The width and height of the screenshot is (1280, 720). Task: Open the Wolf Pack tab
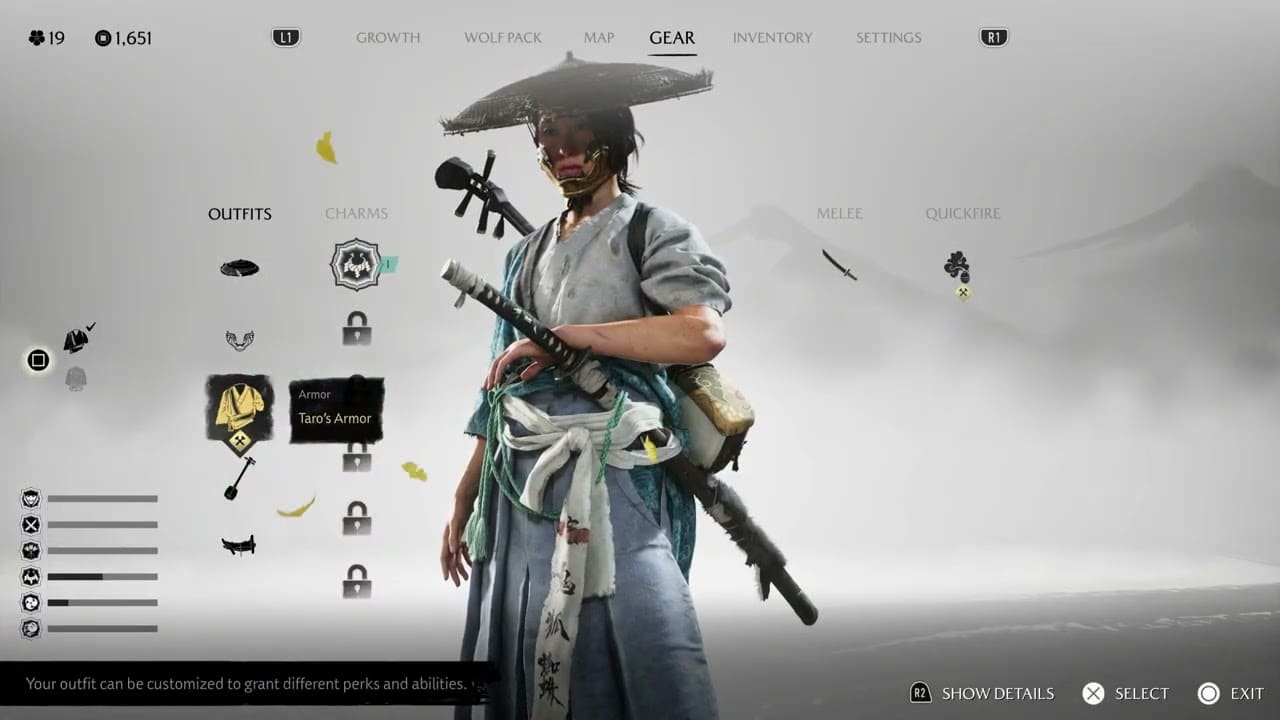coord(502,38)
